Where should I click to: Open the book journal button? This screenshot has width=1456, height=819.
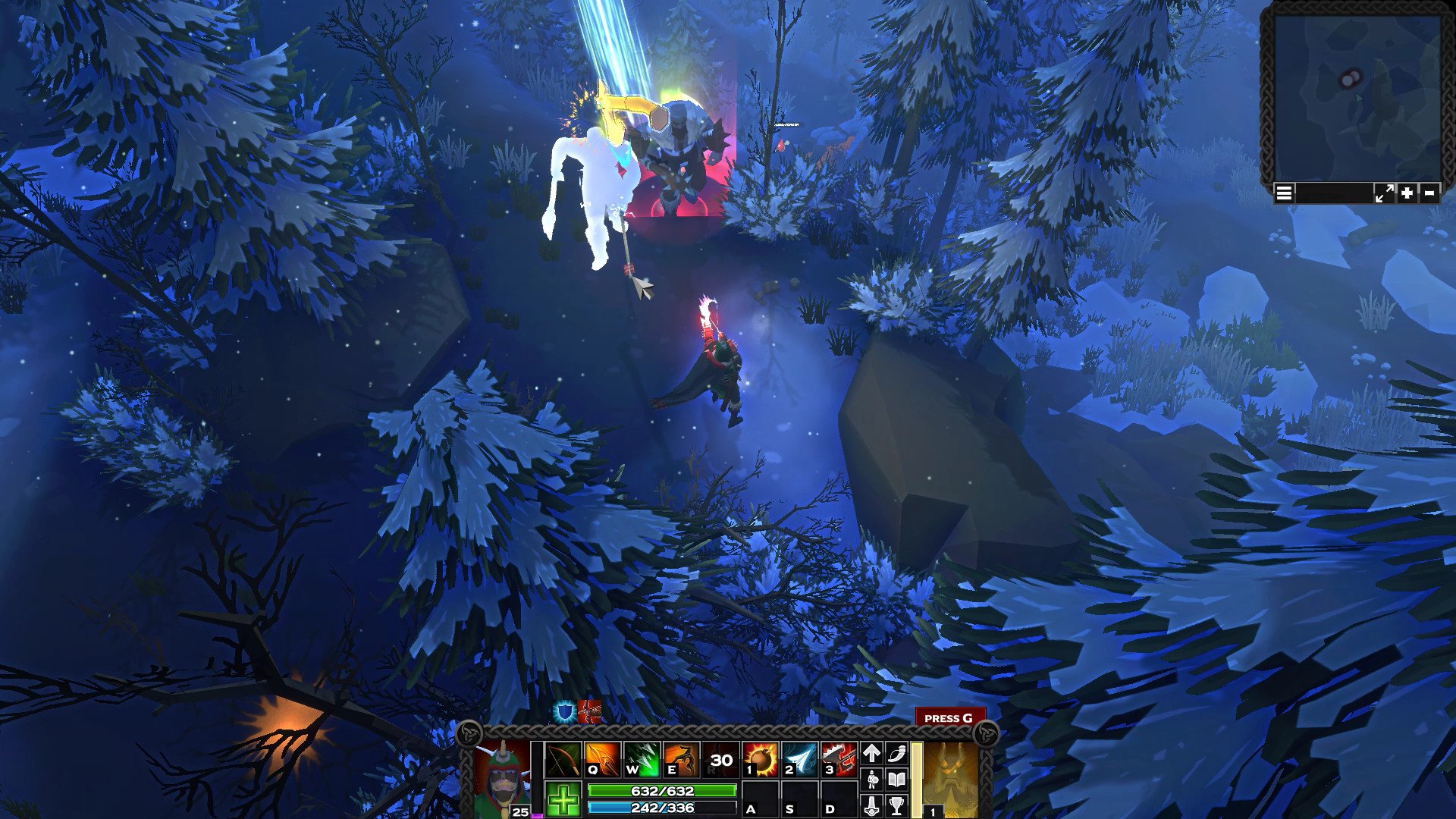tap(896, 779)
